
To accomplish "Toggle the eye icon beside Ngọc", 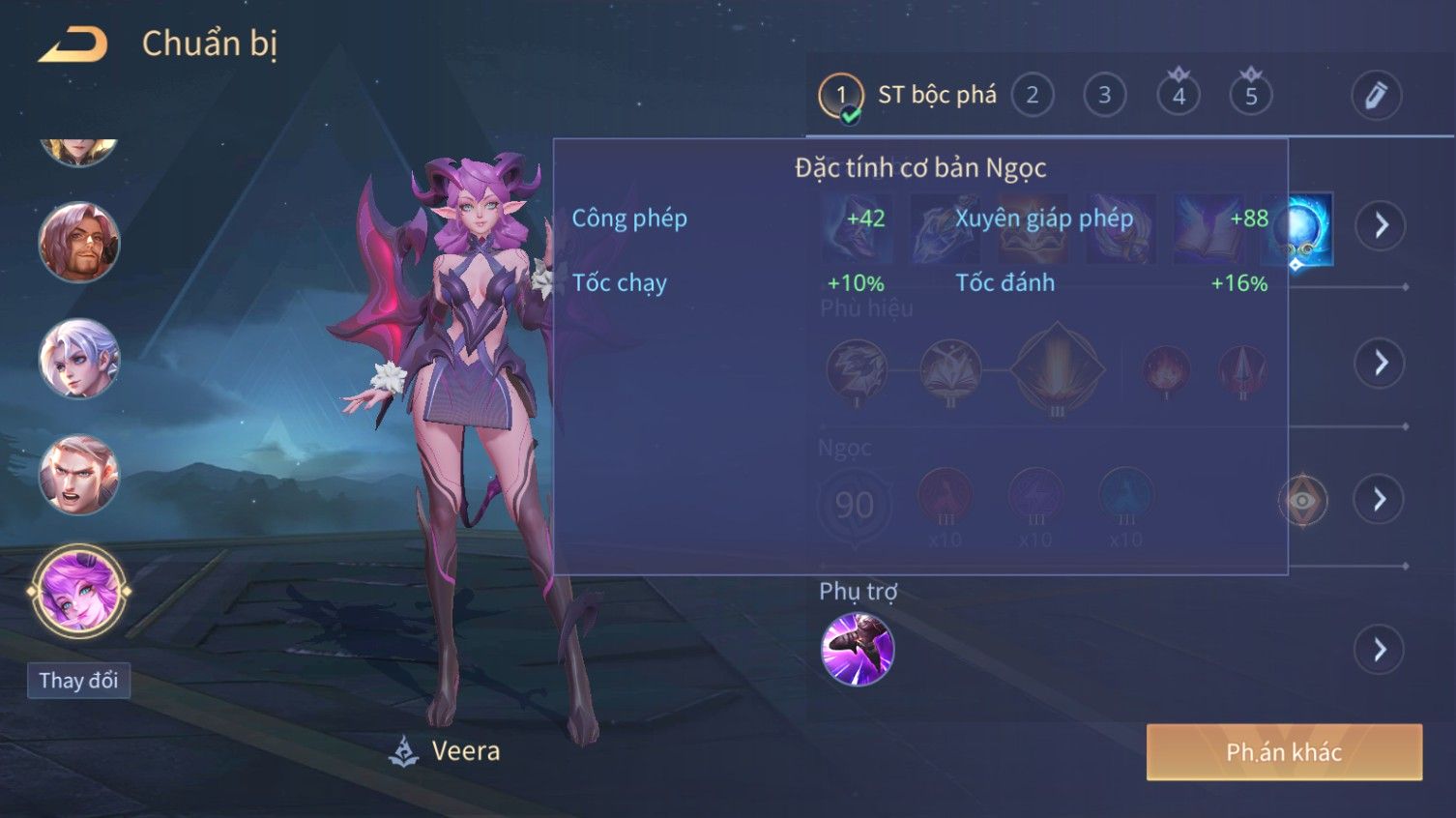I will click(1302, 500).
